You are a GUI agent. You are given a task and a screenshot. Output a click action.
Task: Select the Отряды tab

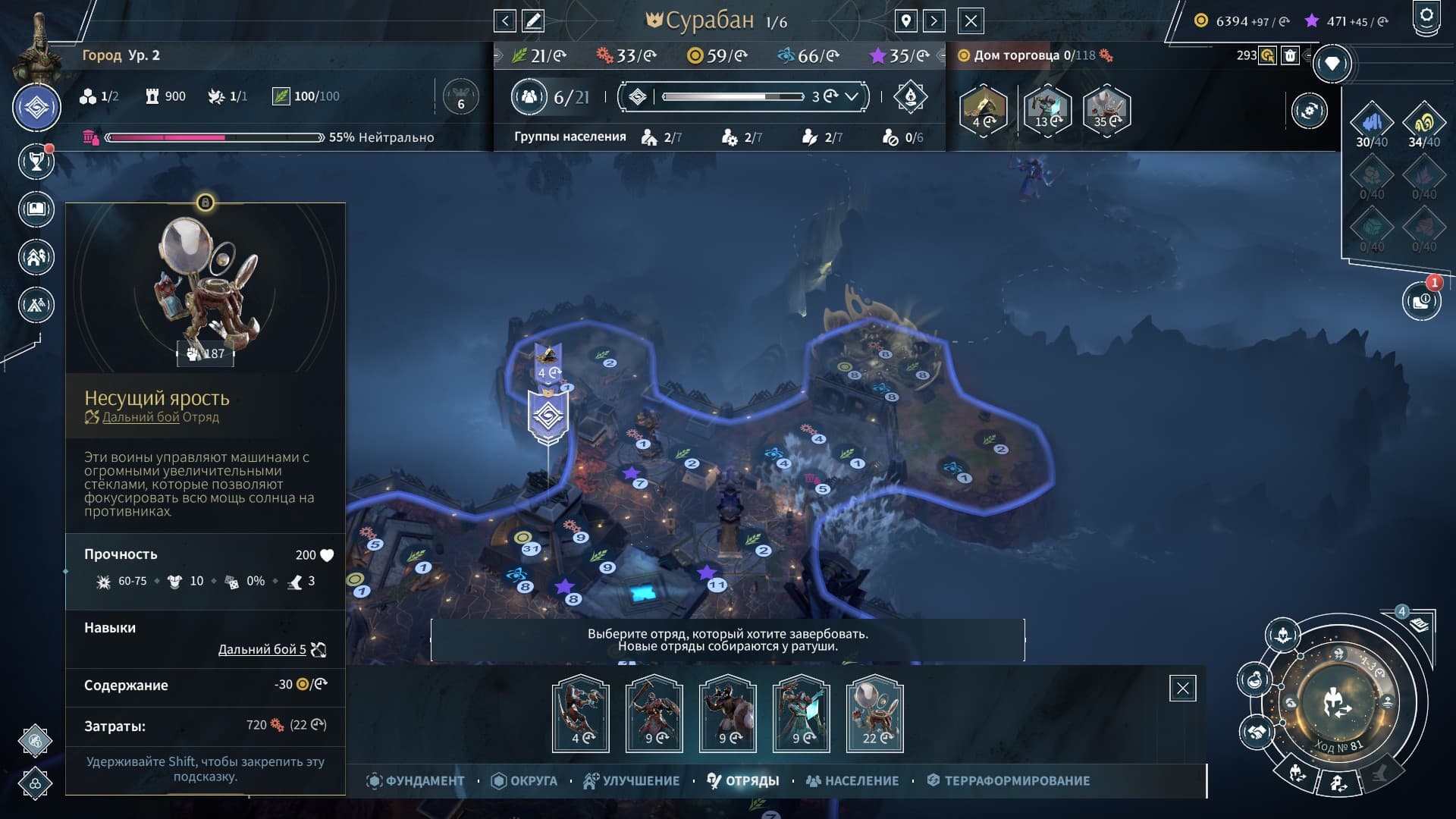click(x=743, y=780)
